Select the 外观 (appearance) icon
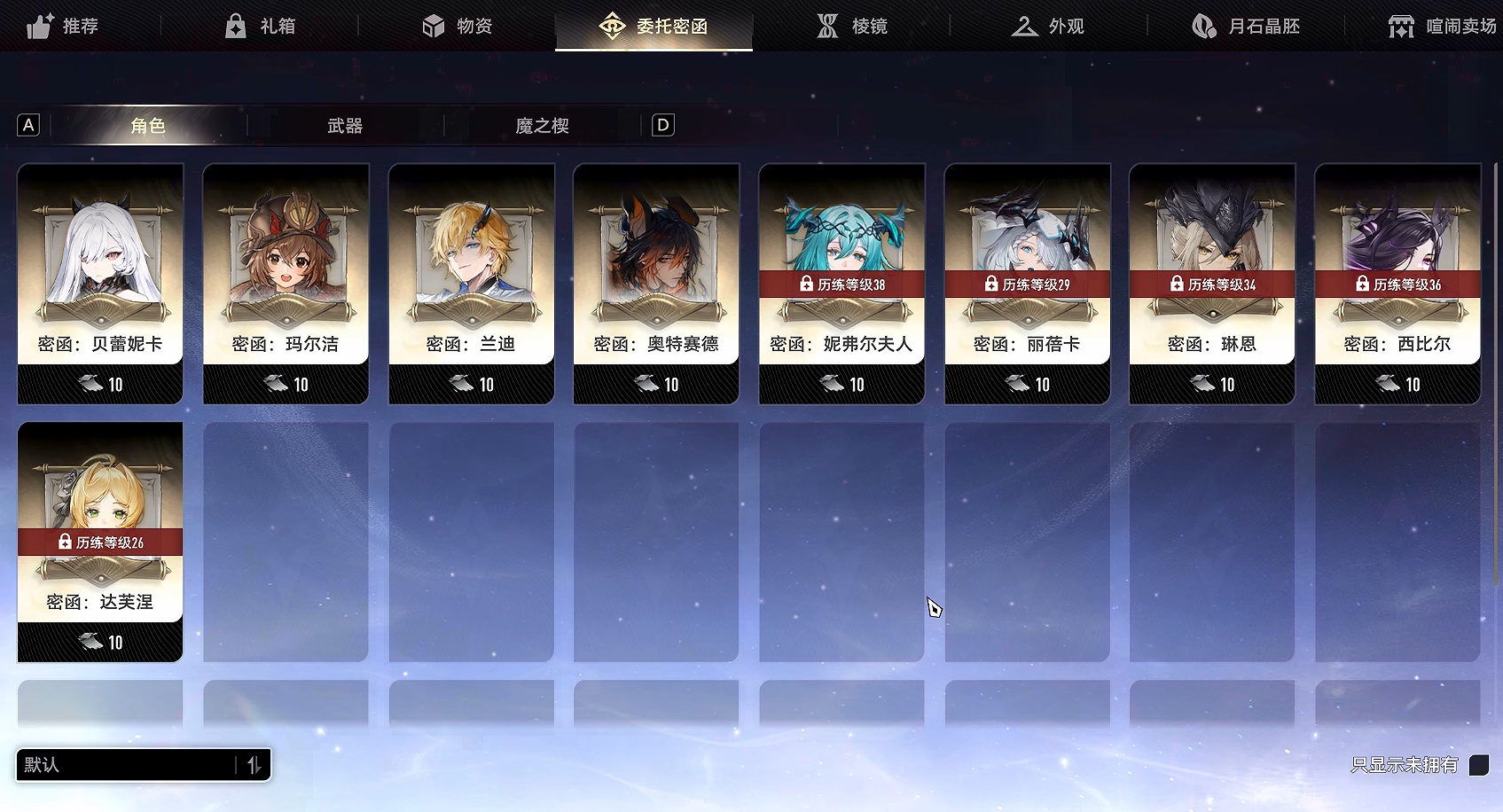1503x812 pixels. [1024, 26]
